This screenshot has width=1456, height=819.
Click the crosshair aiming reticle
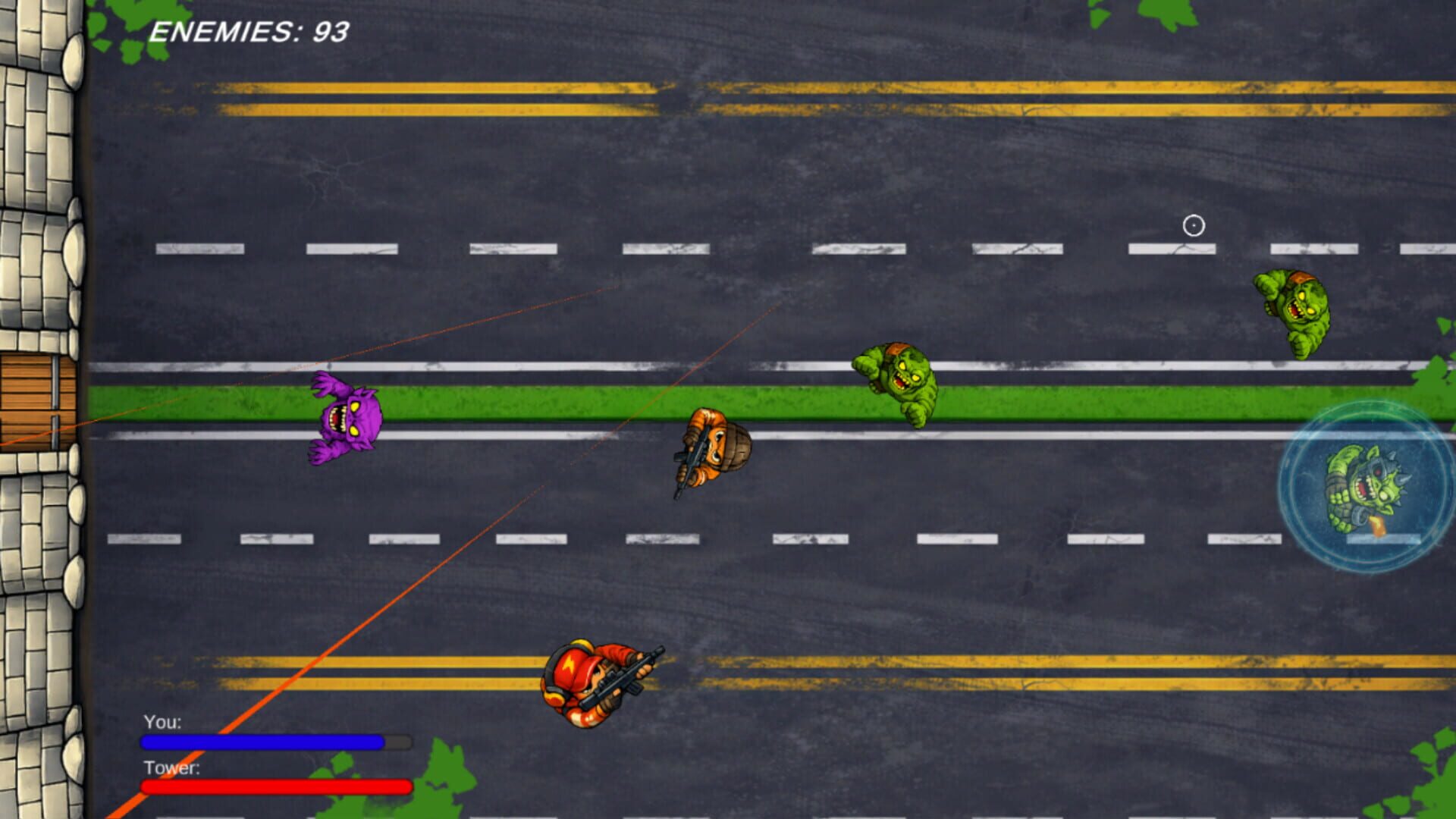coord(1194,224)
